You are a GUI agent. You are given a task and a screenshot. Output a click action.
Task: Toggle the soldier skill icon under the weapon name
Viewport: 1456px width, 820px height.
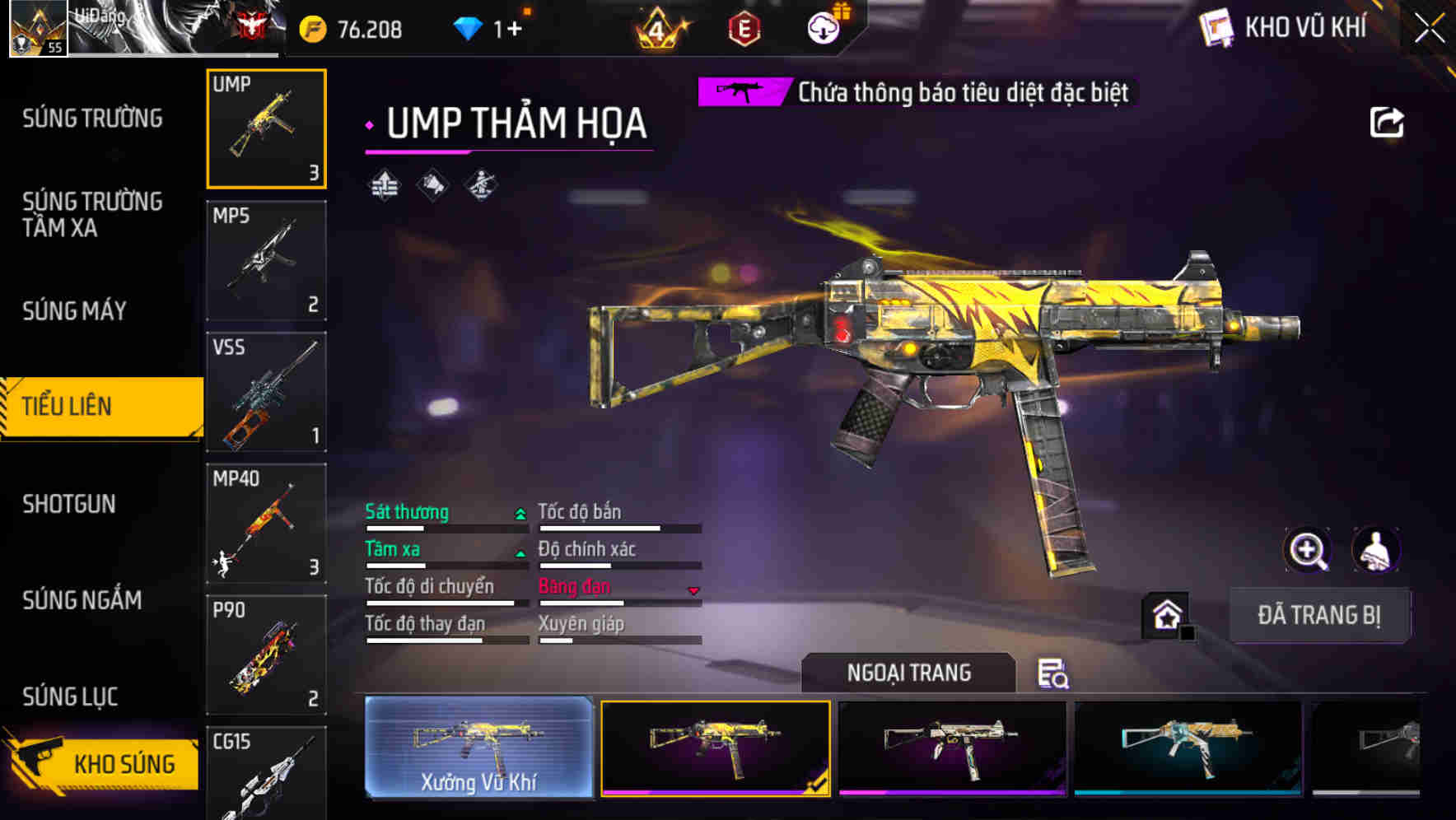point(480,186)
